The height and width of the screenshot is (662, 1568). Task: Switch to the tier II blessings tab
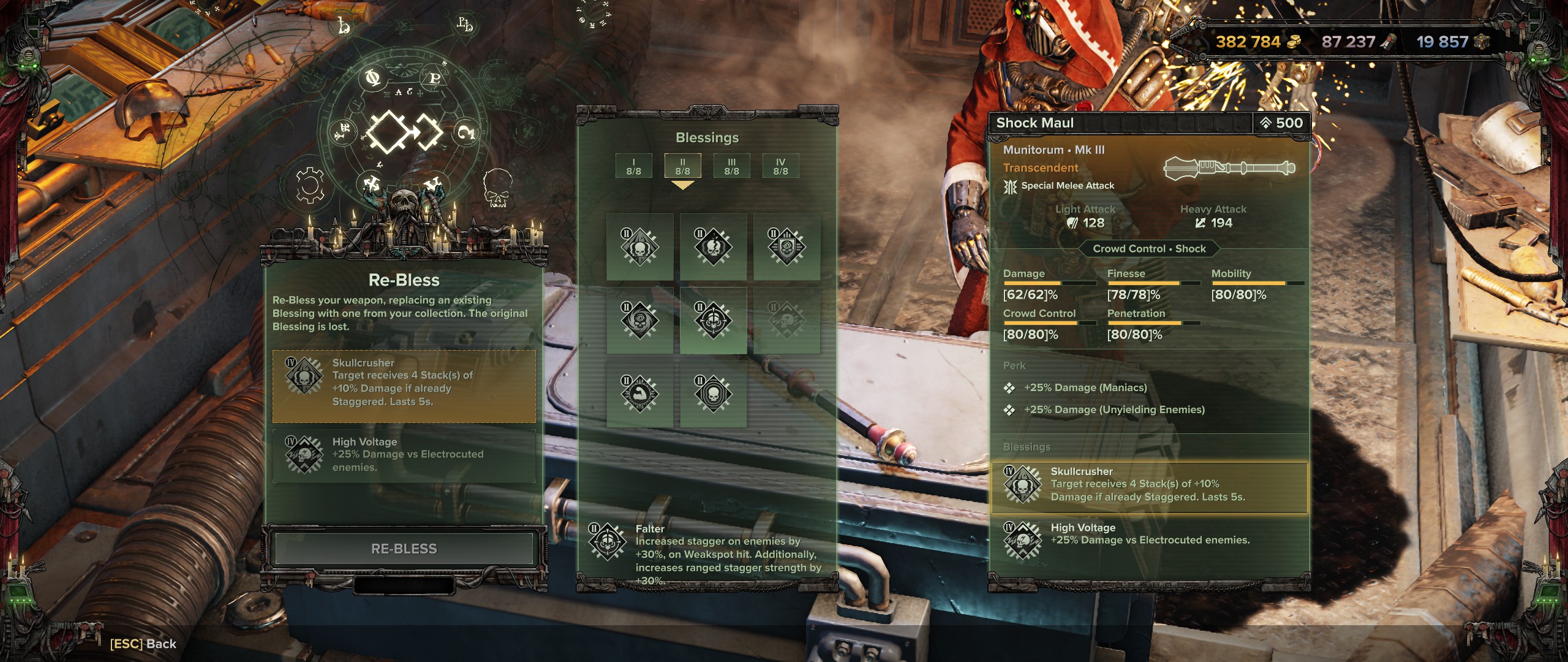click(x=682, y=166)
